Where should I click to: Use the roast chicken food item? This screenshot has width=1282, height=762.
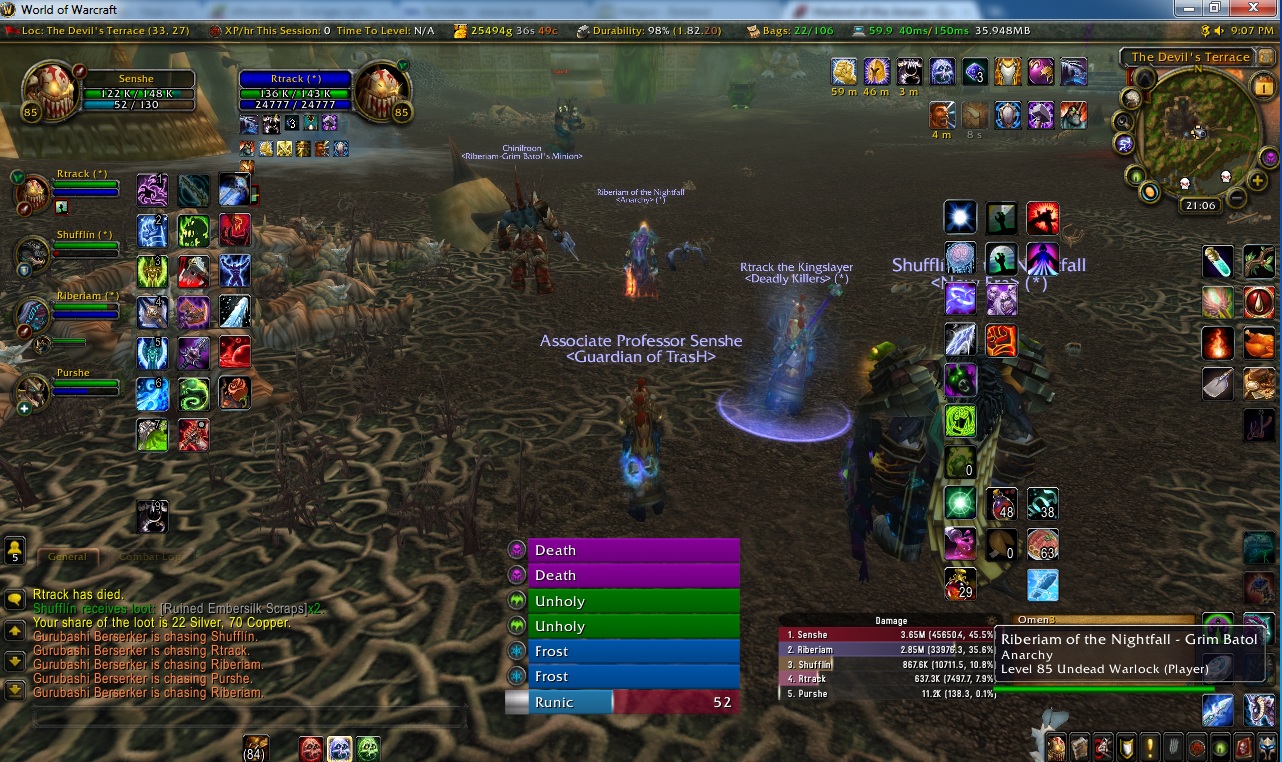1259,342
